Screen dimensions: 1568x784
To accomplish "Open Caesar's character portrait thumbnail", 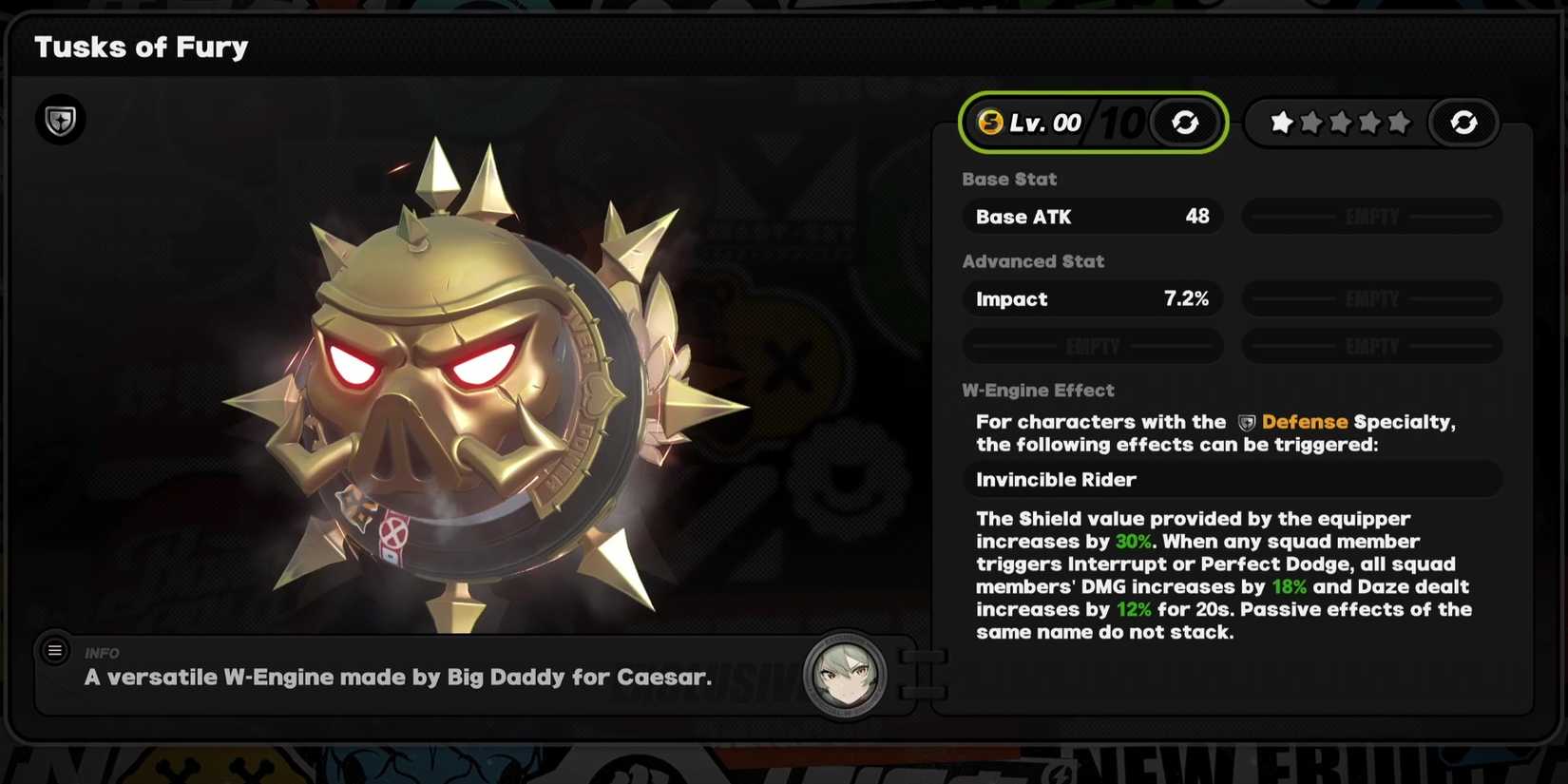I will [x=845, y=675].
